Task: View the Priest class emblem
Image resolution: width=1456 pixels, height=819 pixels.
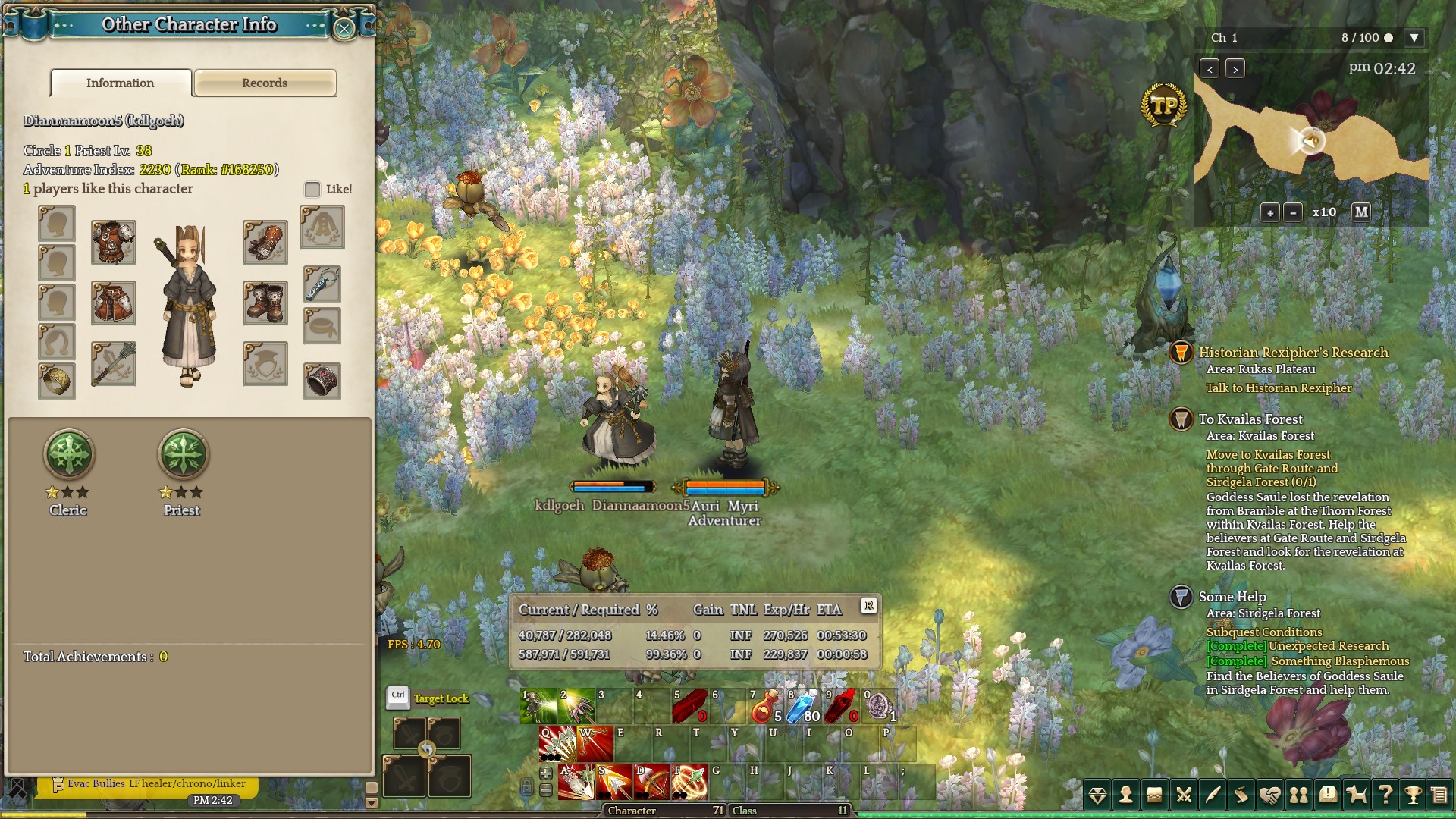Action: 183,454
